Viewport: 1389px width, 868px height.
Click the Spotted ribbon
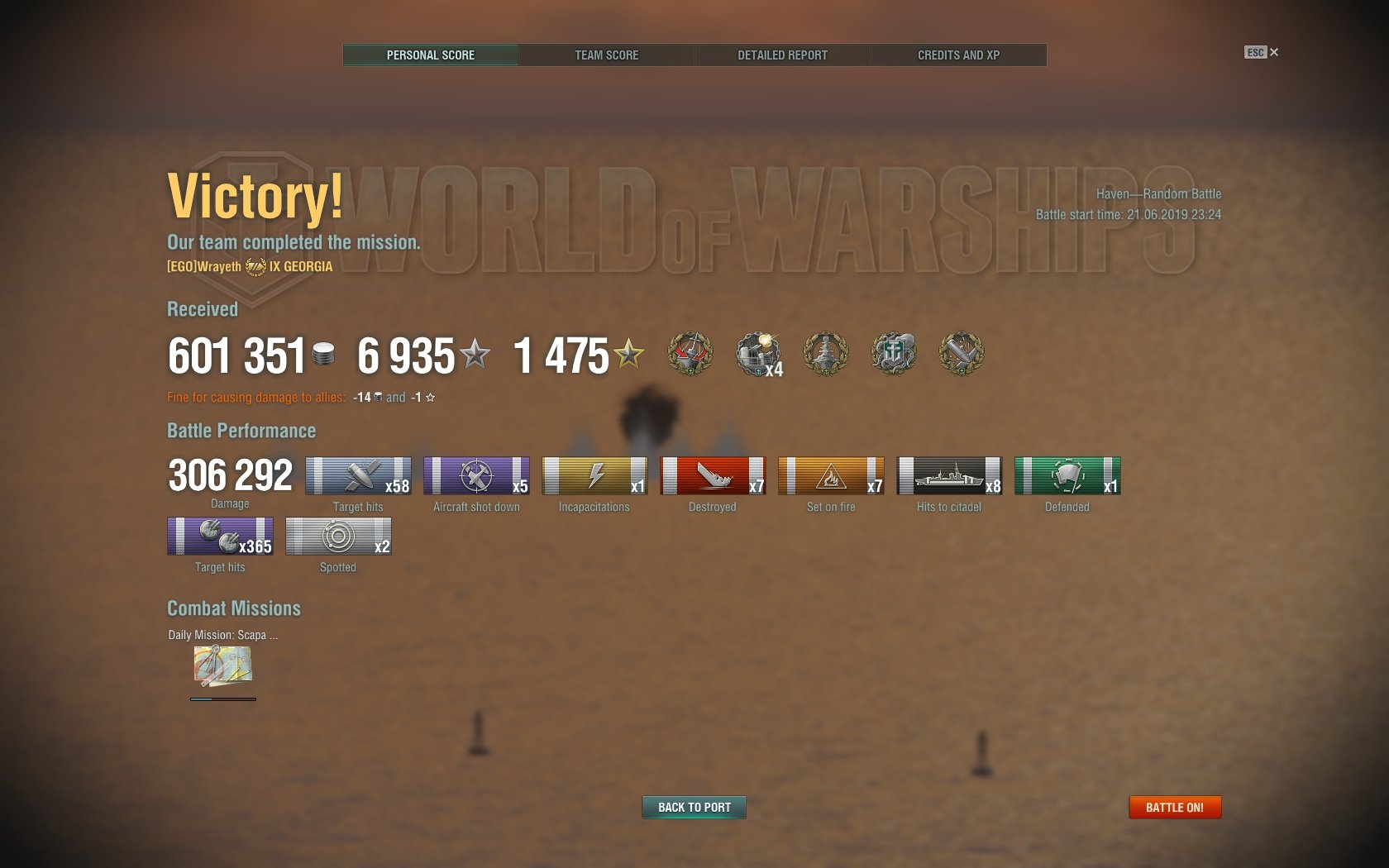pyautogui.click(x=338, y=537)
